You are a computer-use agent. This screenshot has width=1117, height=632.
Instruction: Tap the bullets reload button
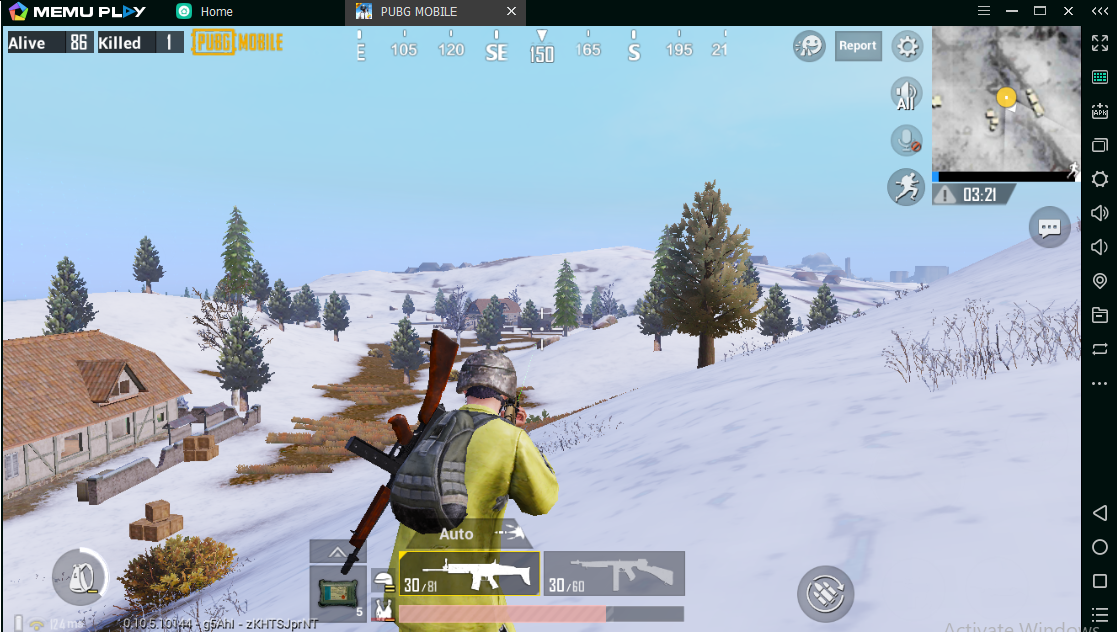pos(825,595)
